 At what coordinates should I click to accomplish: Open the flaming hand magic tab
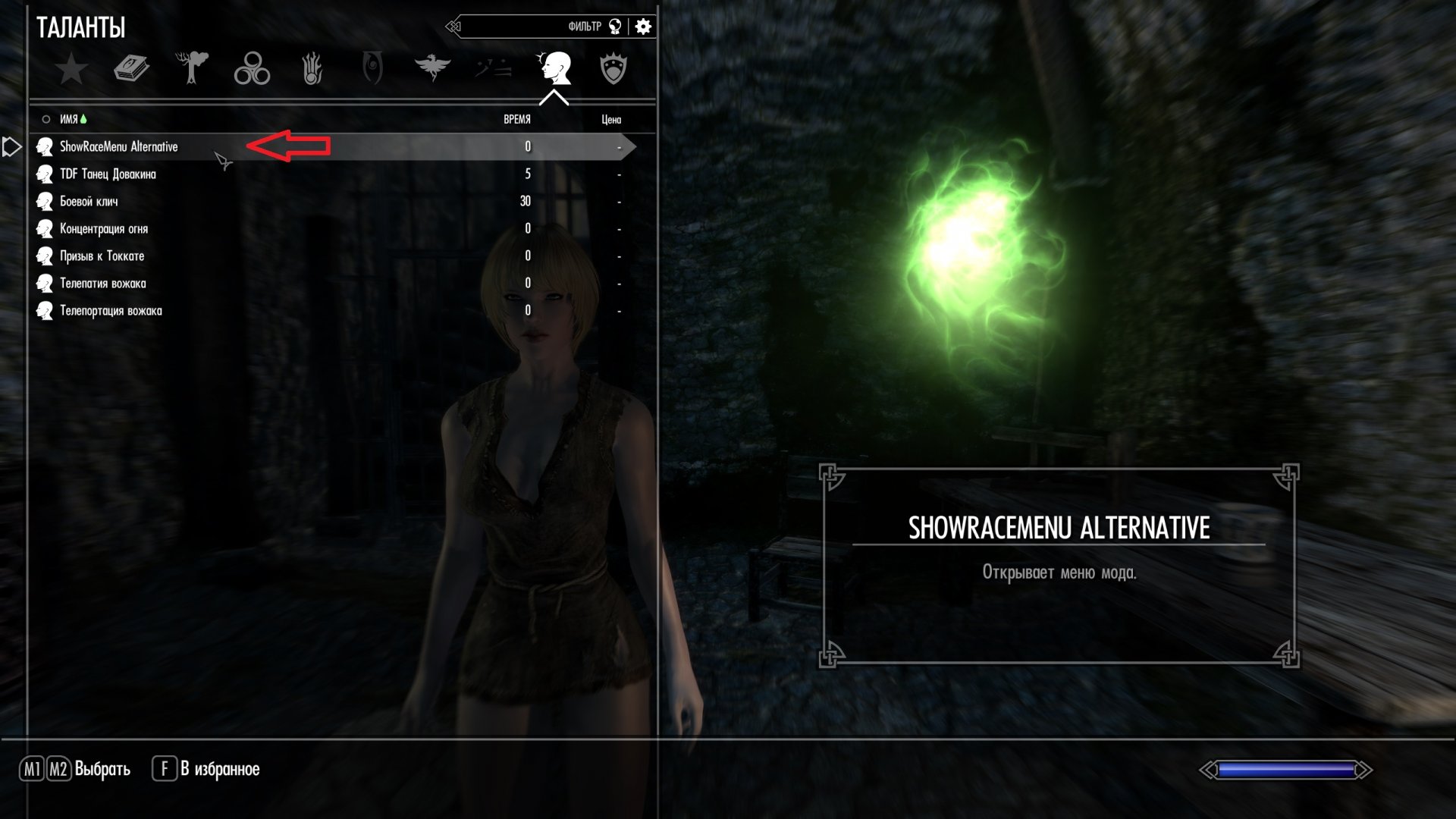(312, 69)
